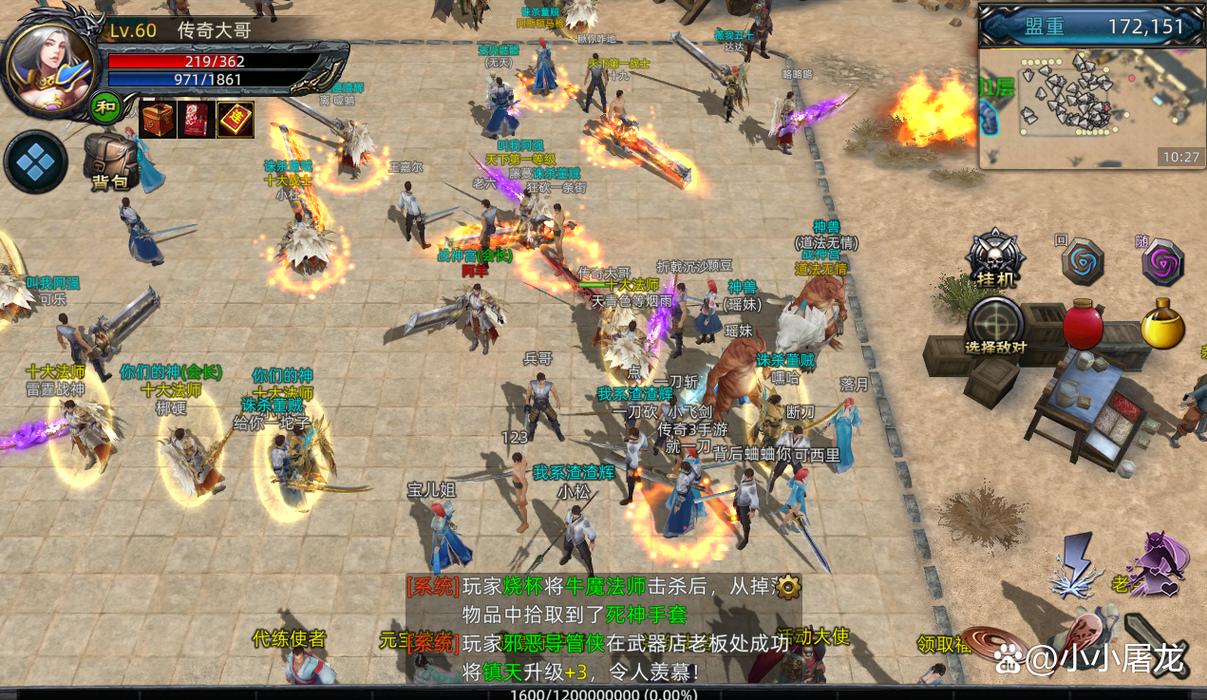Drink the yellow potion flask

tap(1162, 325)
